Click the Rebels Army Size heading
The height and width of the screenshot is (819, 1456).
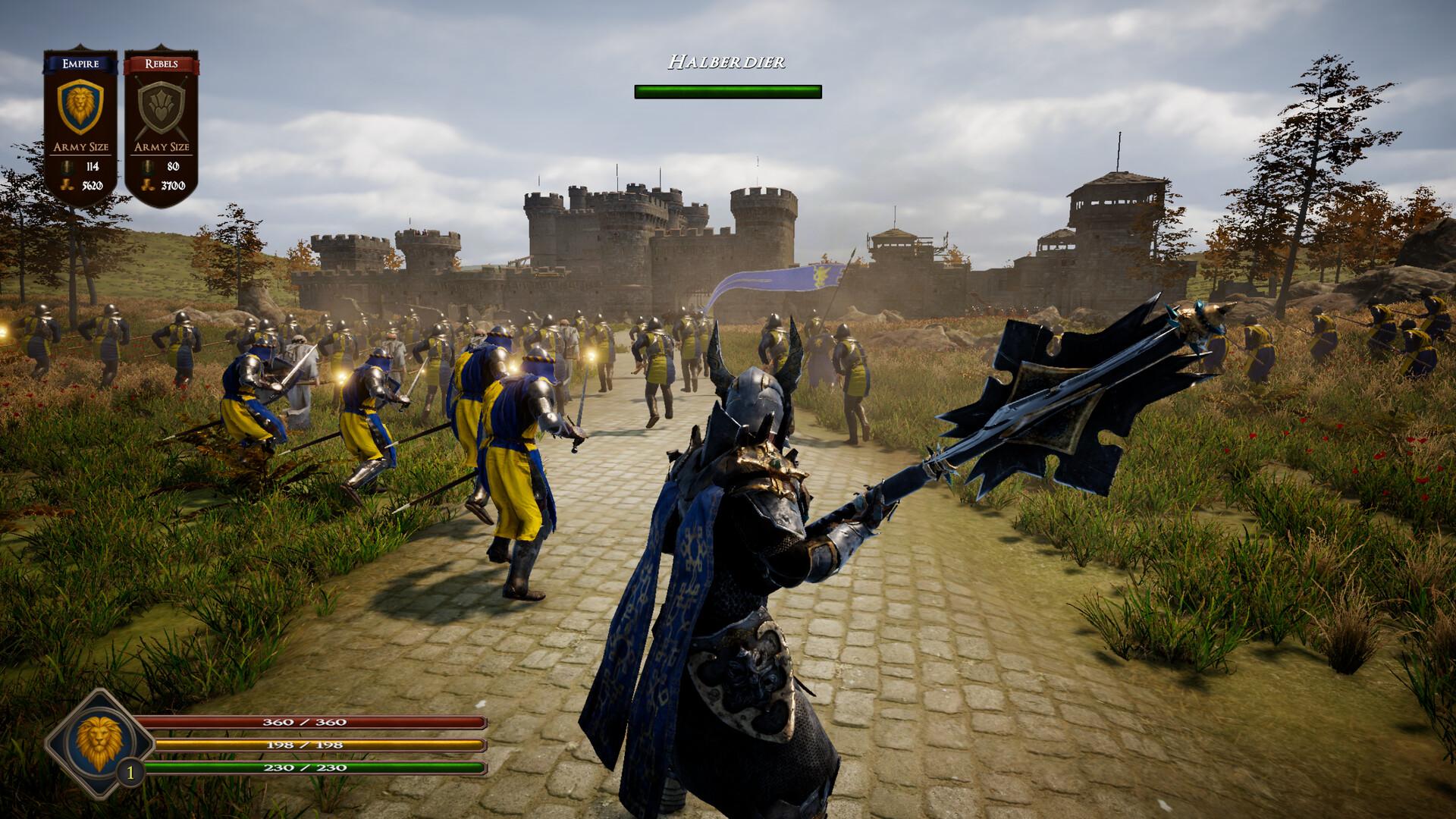pyautogui.click(x=162, y=146)
